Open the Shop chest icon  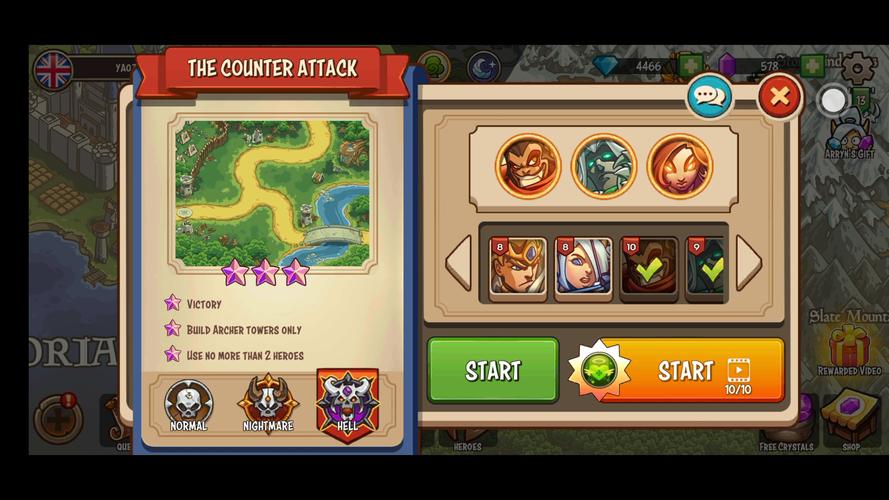click(850, 416)
